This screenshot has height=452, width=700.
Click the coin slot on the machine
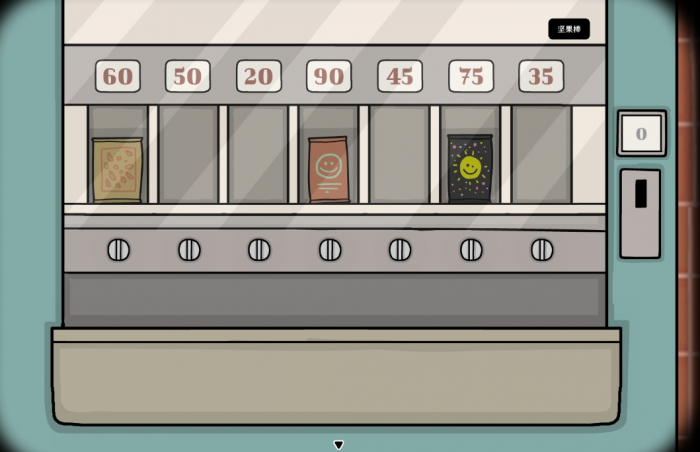pyautogui.click(x=640, y=194)
